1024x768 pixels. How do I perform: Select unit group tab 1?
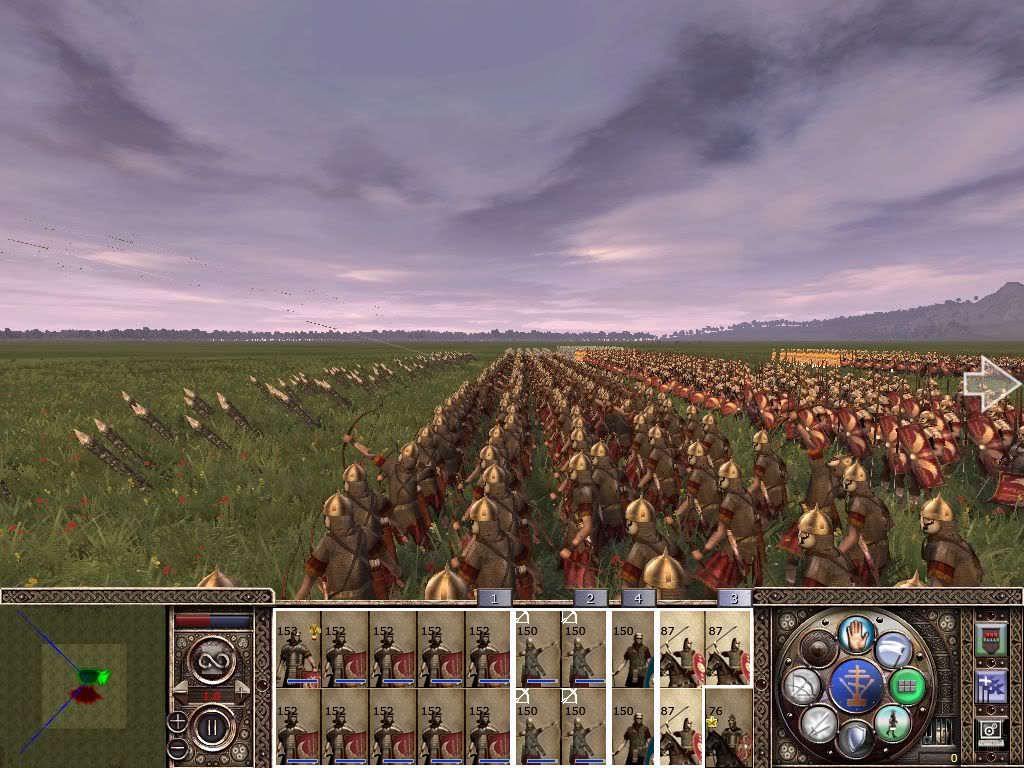pos(493,598)
